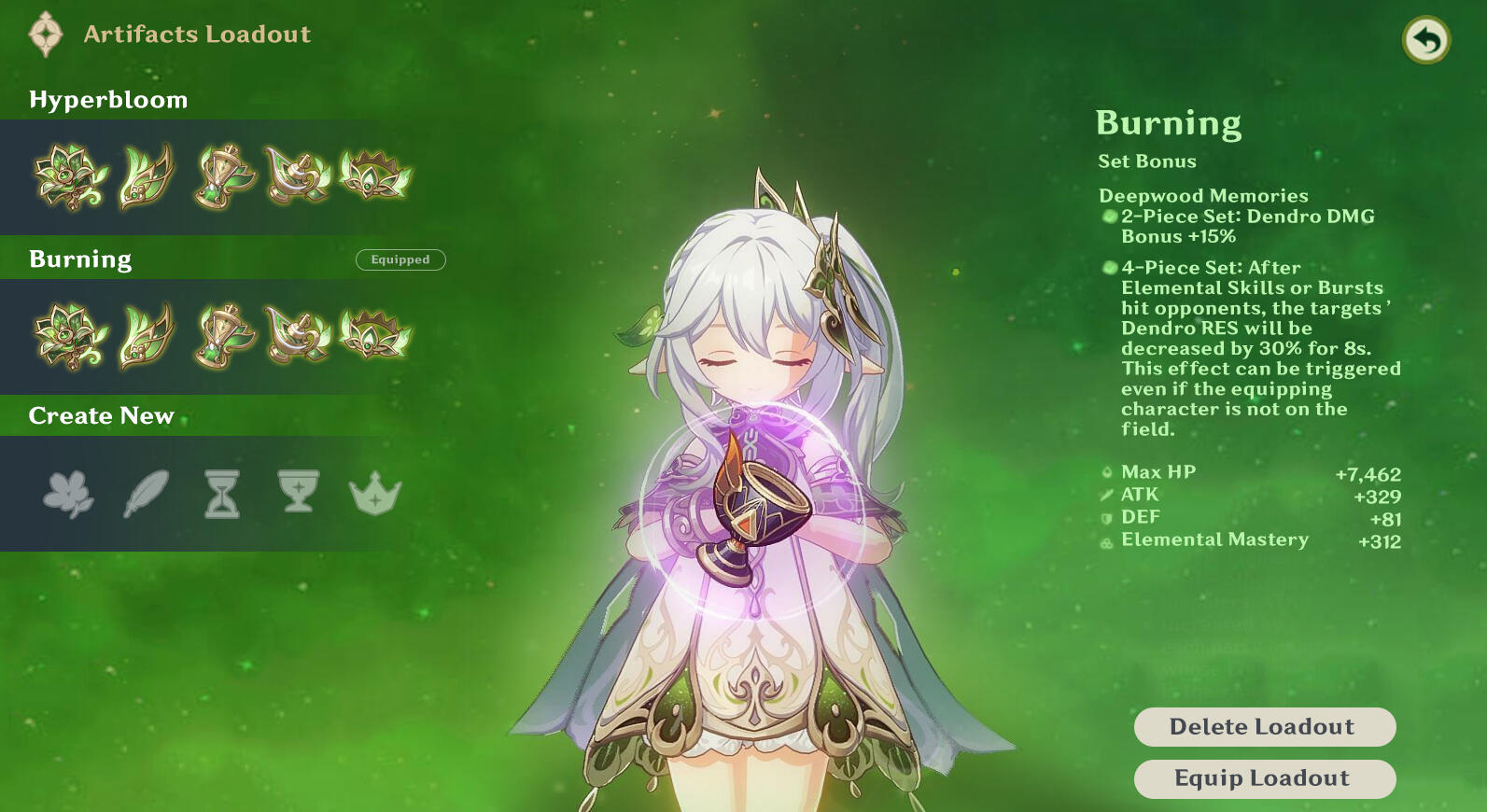Select the Burning goblet artifact
This screenshot has width=1487, height=812.
pos(298,336)
